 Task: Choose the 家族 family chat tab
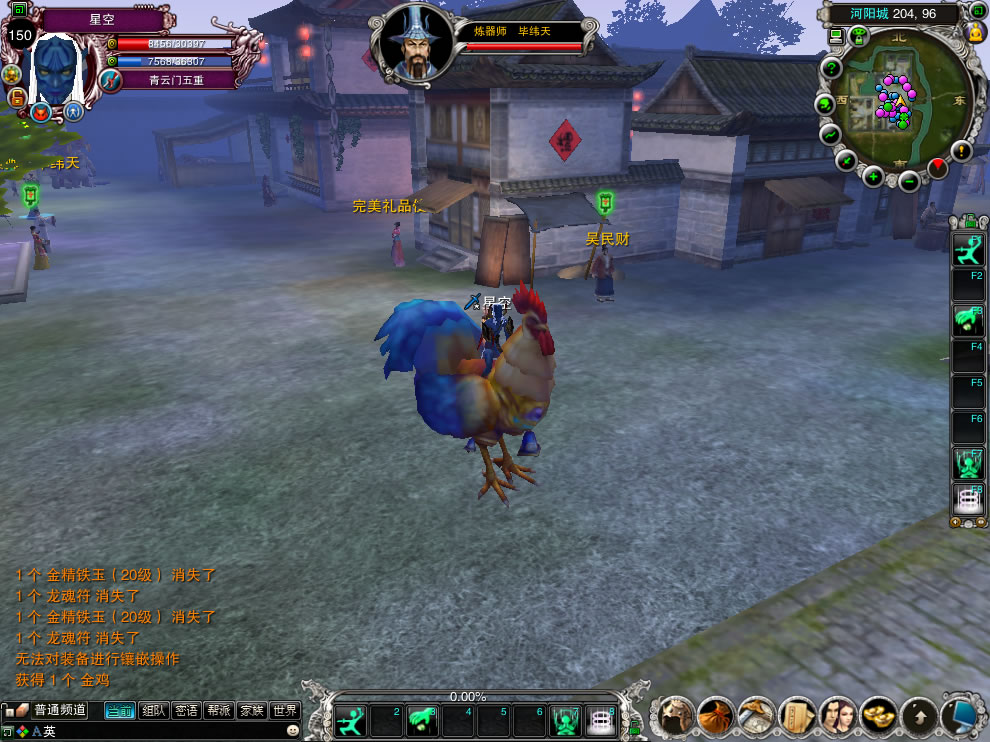coord(252,711)
